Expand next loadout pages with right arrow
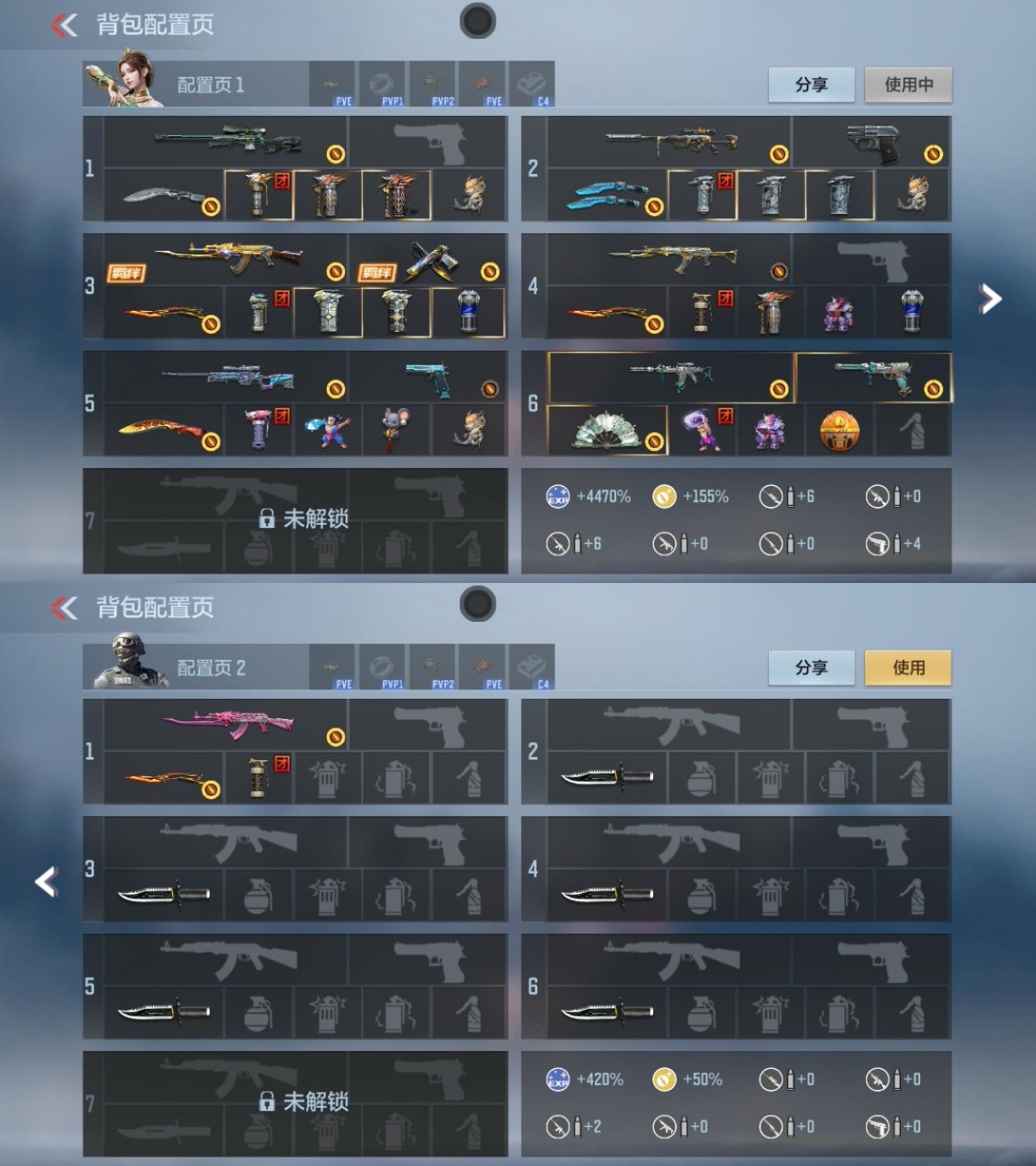Image resolution: width=1036 pixels, height=1166 pixels. (991, 298)
